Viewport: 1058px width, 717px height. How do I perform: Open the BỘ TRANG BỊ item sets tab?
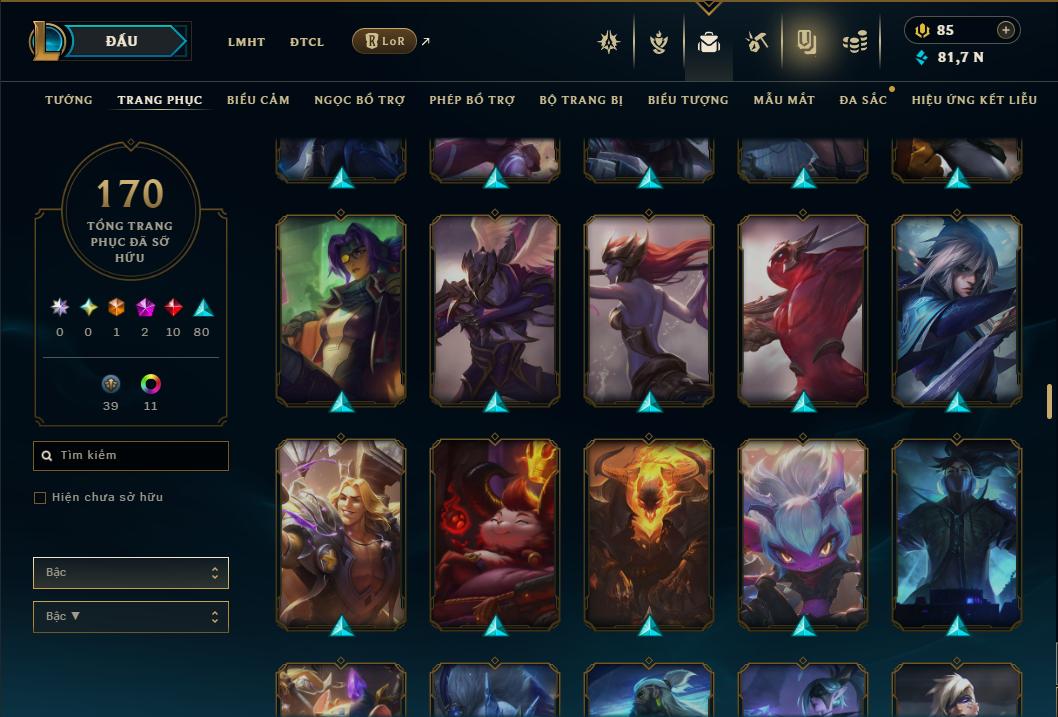(581, 100)
